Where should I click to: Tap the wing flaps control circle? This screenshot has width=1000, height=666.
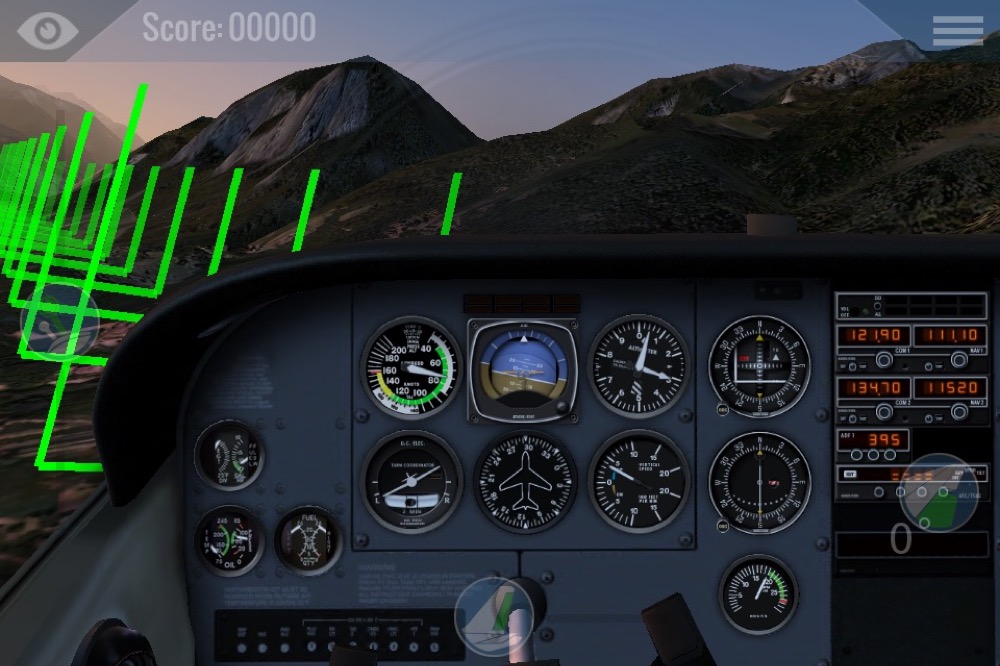pos(938,492)
